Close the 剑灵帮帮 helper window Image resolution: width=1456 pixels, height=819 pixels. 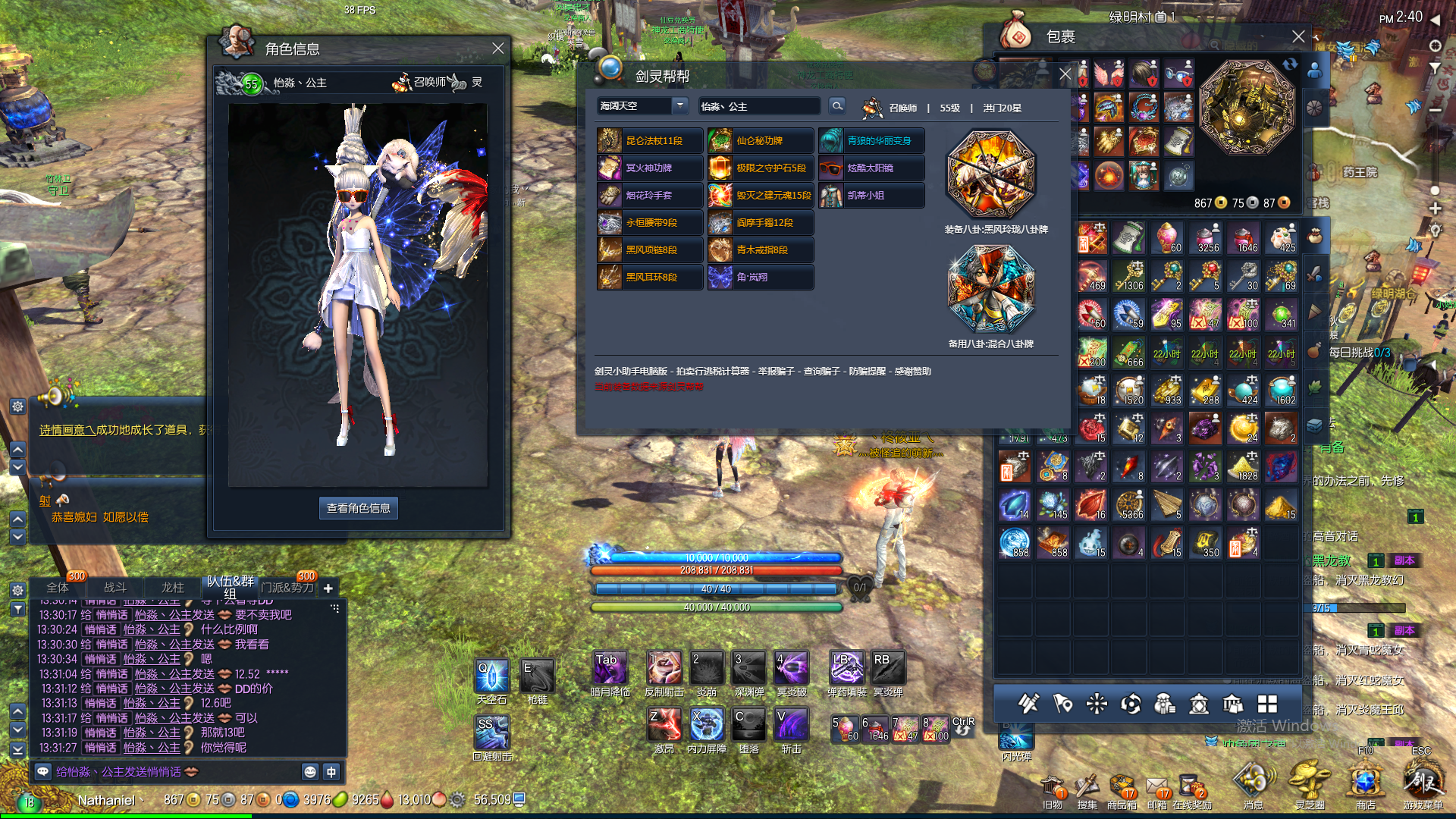(x=1065, y=74)
